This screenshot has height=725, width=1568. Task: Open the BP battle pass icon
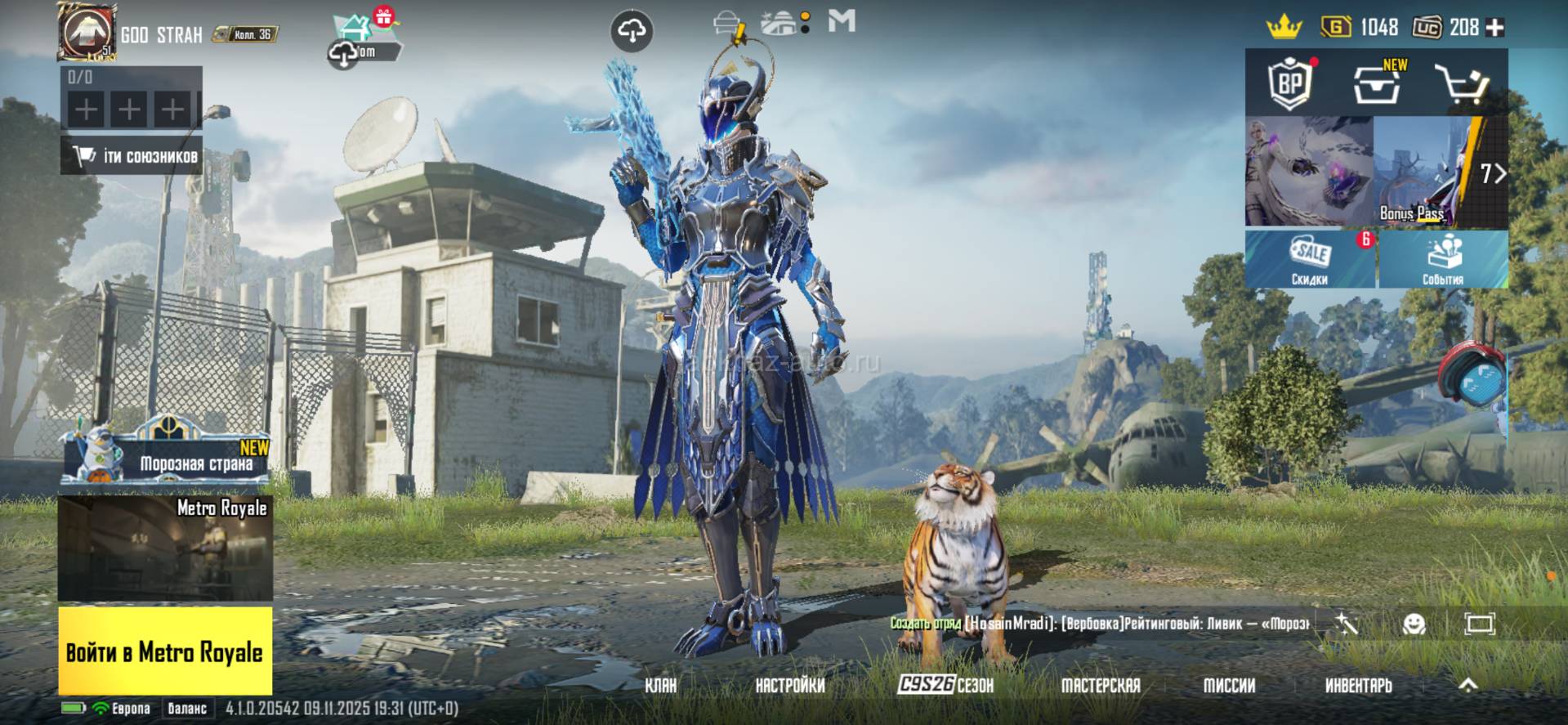[1290, 83]
